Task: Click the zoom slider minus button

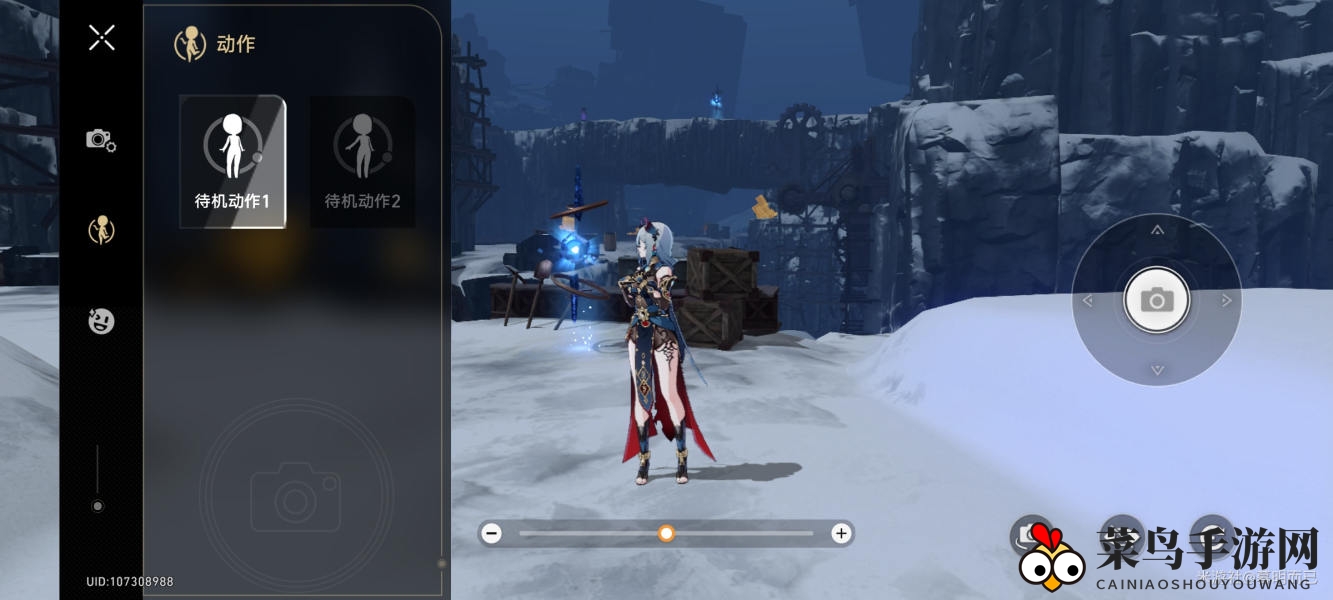Action: (491, 534)
